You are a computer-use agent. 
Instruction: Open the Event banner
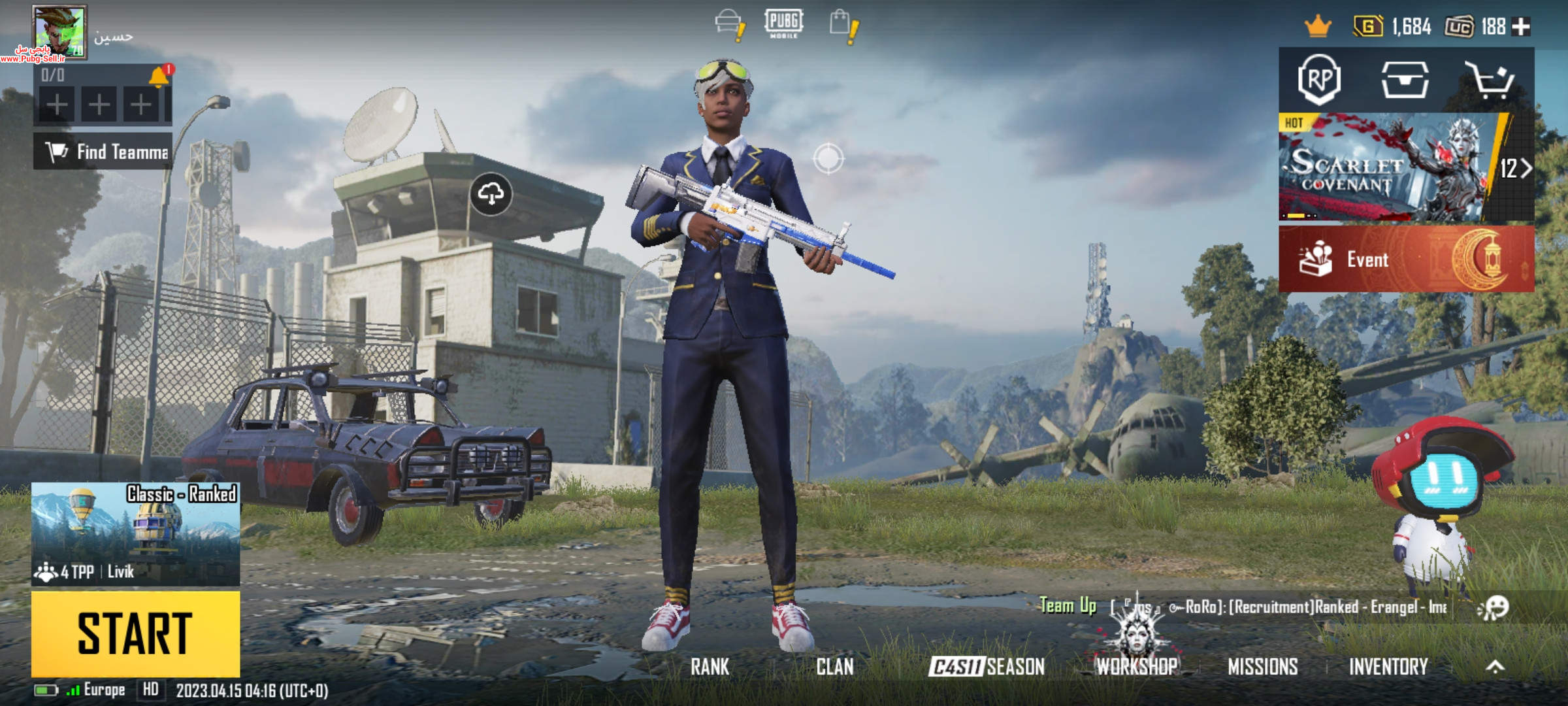pos(1406,260)
